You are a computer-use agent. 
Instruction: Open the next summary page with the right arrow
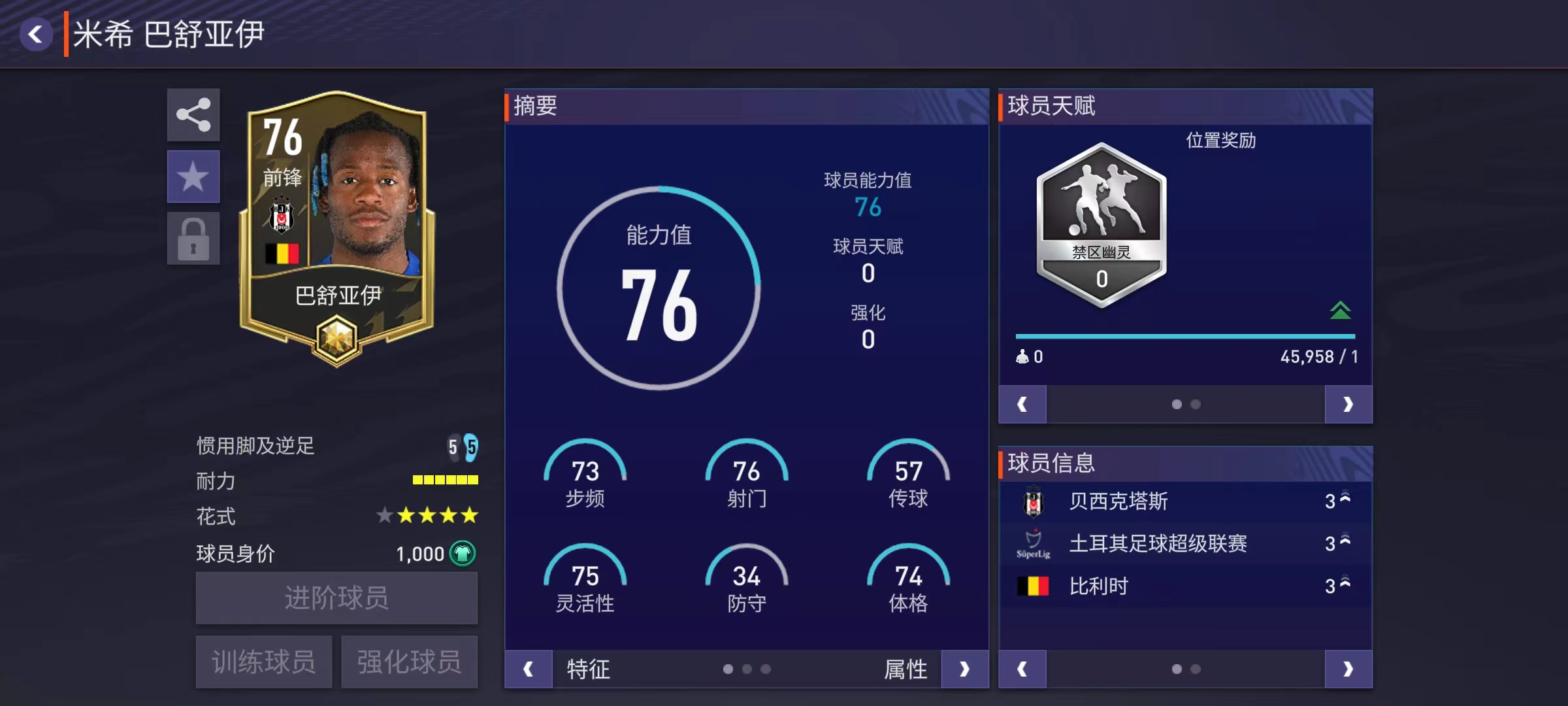coord(965,669)
